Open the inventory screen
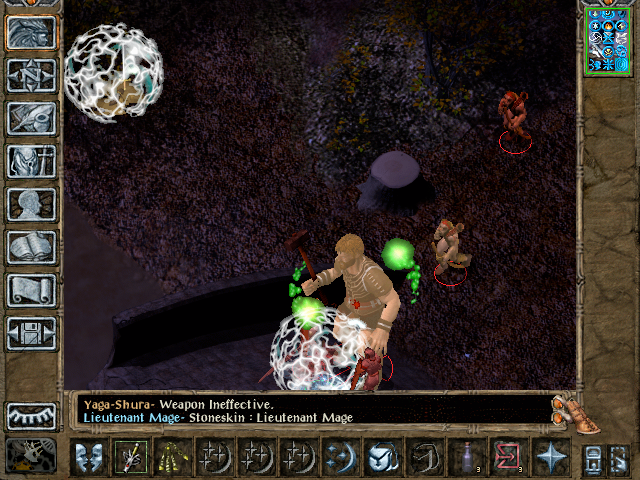The height and width of the screenshot is (480, 640). (32, 161)
